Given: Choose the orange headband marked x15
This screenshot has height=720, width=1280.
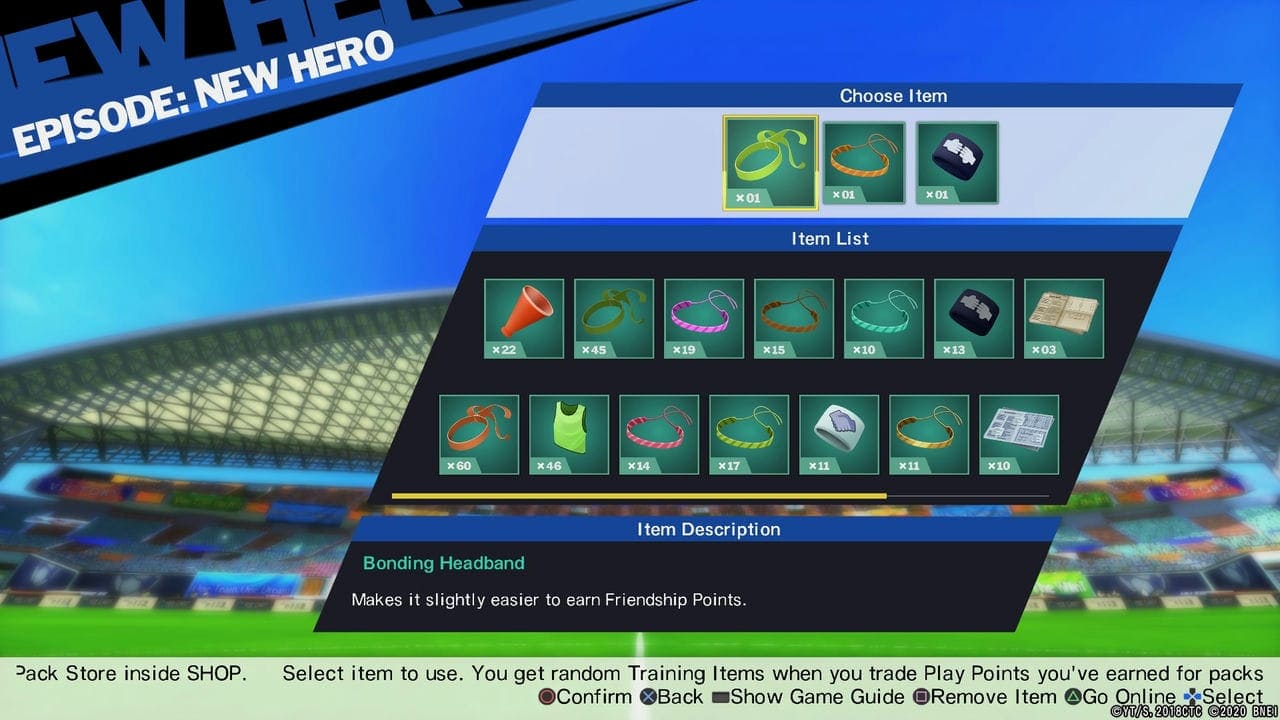Looking at the screenshot, I should (793, 317).
